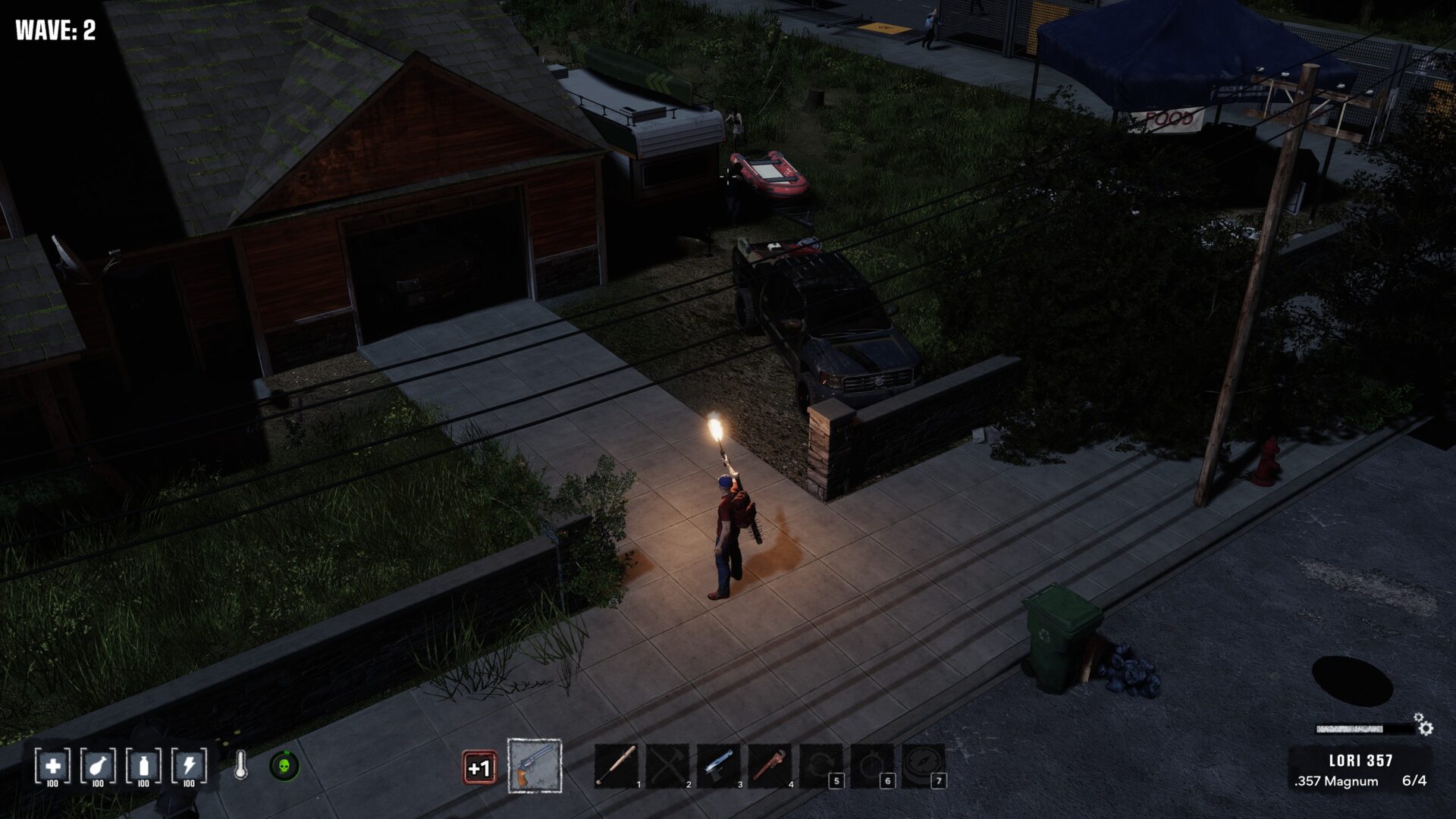Click the health cross status icon
The image size is (1456, 819).
pos(53,766)
